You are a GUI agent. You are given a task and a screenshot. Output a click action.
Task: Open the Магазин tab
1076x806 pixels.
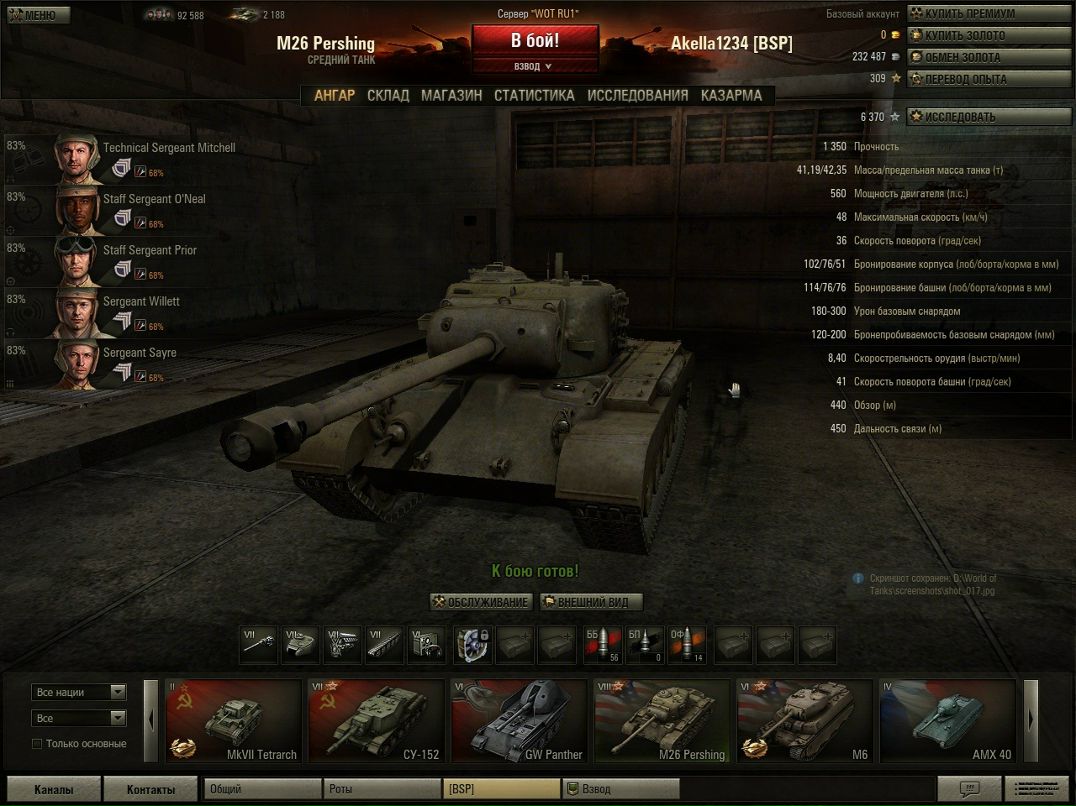(x=451, y=96)
